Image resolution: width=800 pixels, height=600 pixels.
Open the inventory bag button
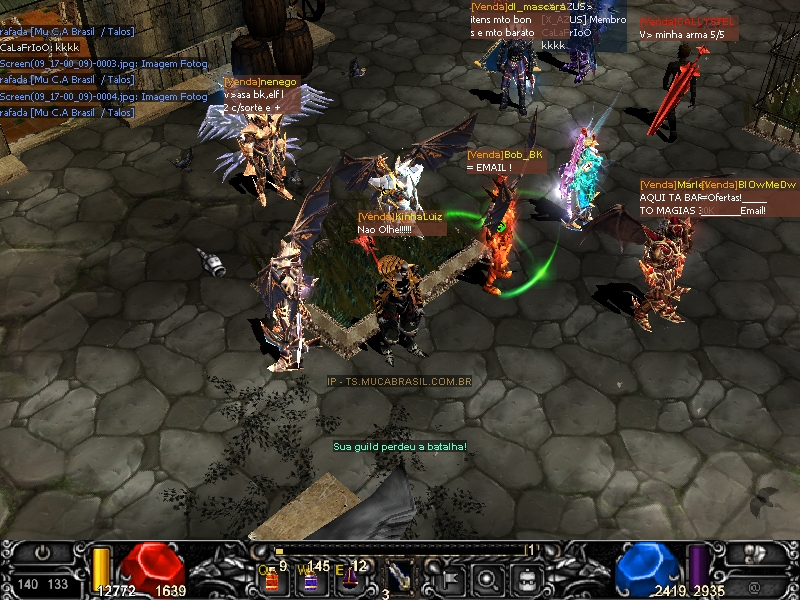pos(525,576)
